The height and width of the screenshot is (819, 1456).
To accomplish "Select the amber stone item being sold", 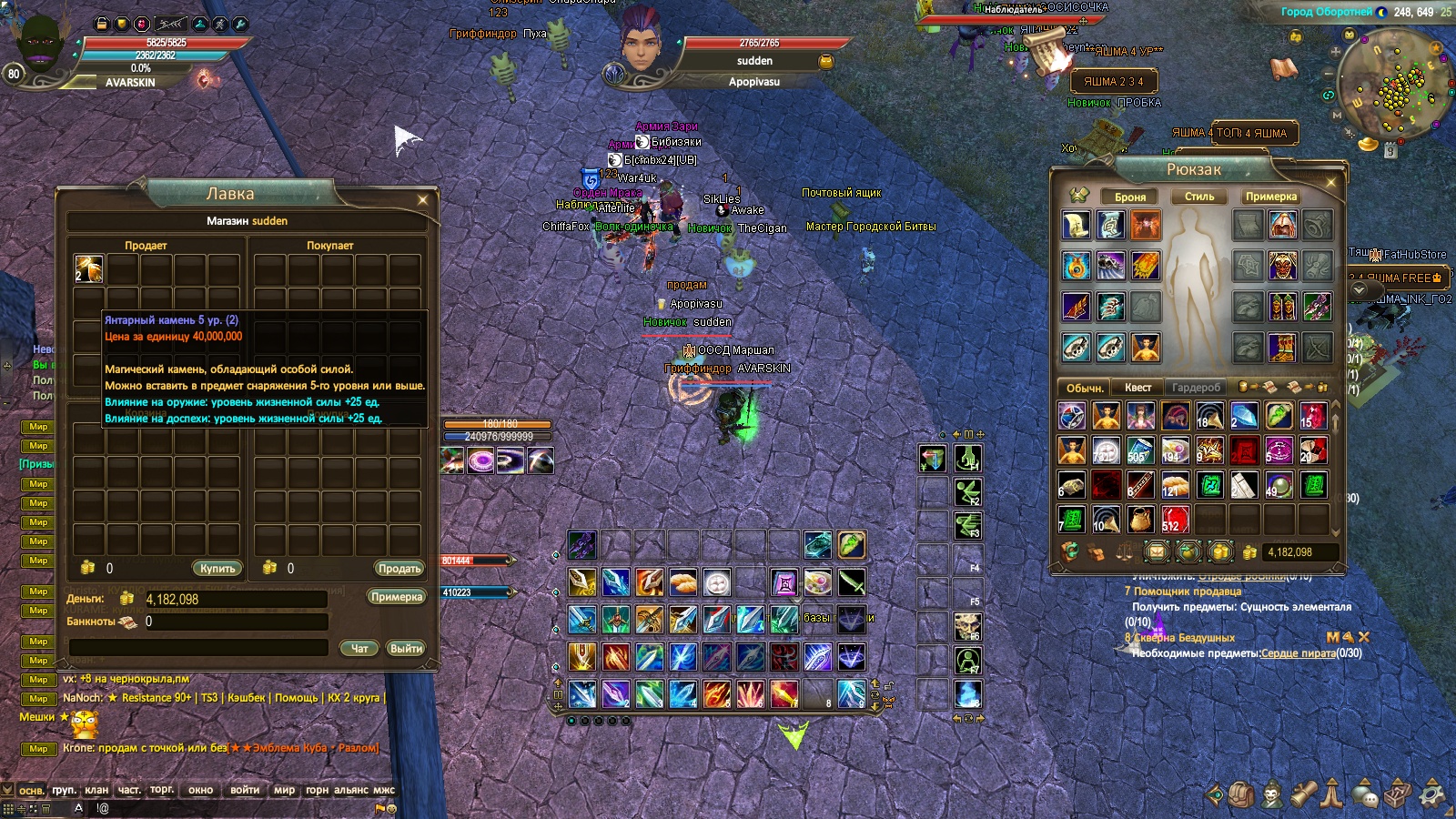I will pyautogui.click(x=88, y=268).
